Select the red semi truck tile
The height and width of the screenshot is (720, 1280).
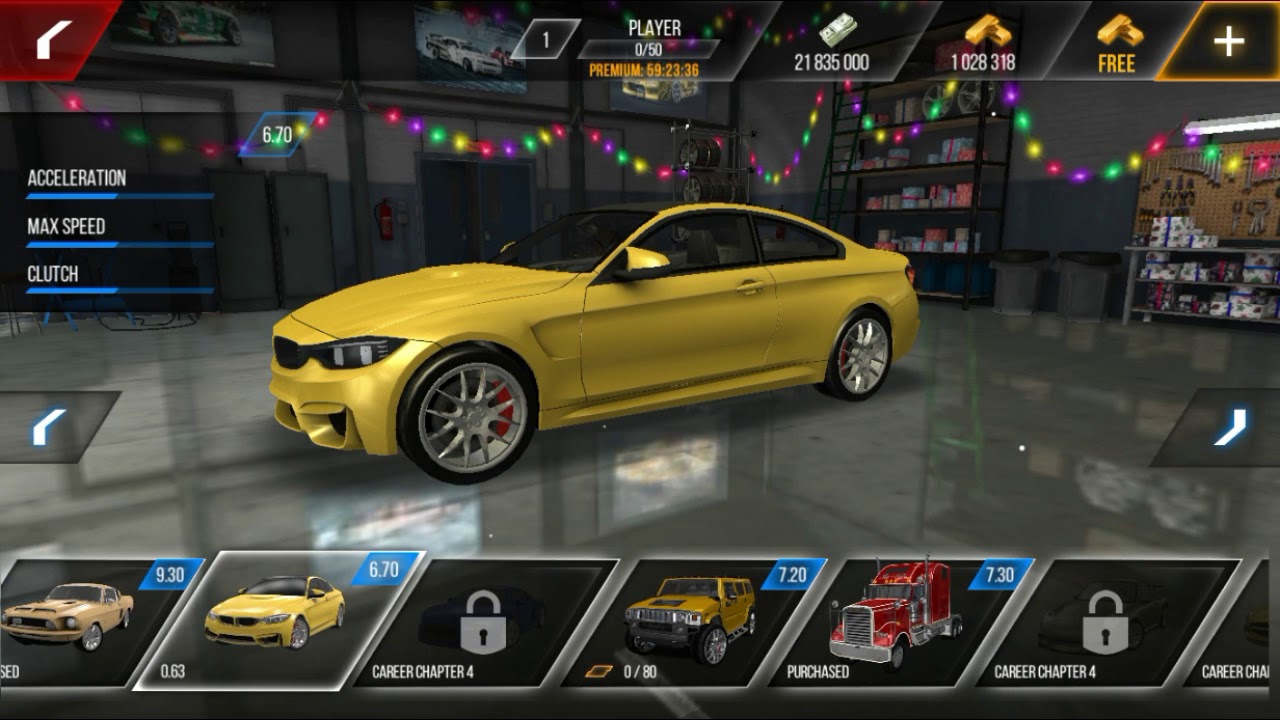click(895, 620)
